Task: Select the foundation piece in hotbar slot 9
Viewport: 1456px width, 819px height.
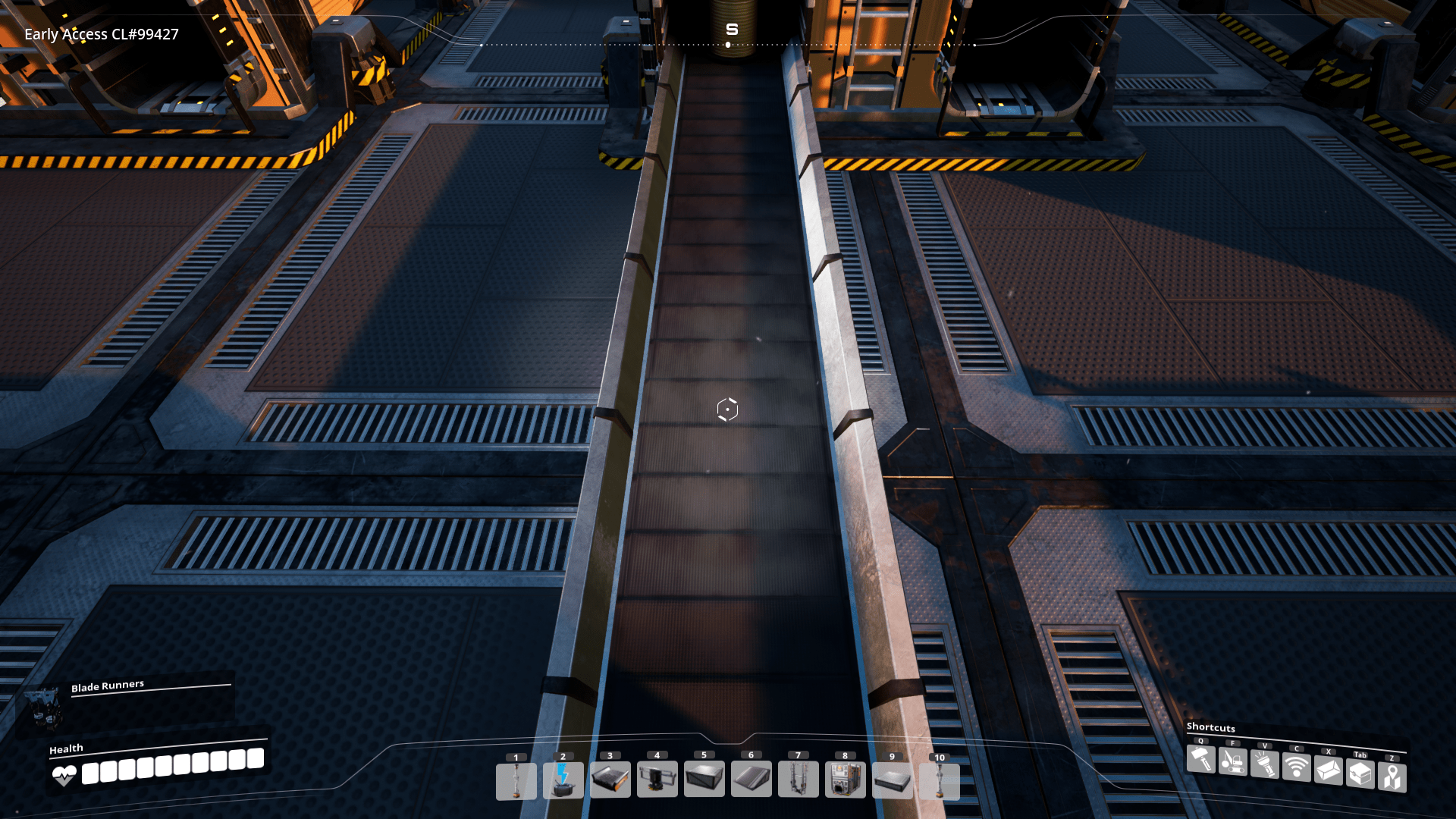Action: pyautogui.click(x=892, y=781)
